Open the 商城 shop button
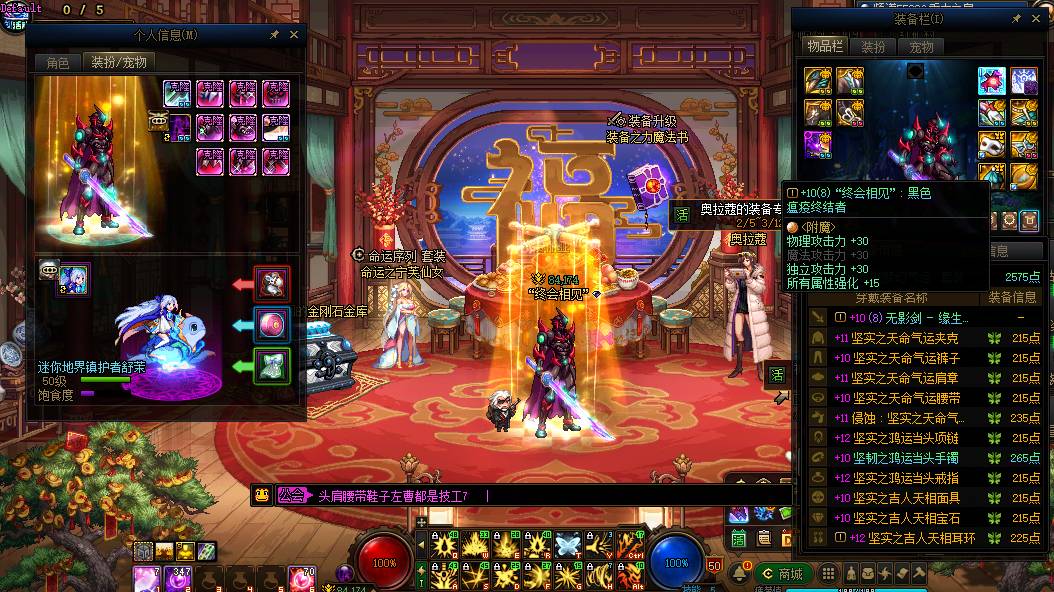This screenshot has width=1054, height=592. (784, 574)
